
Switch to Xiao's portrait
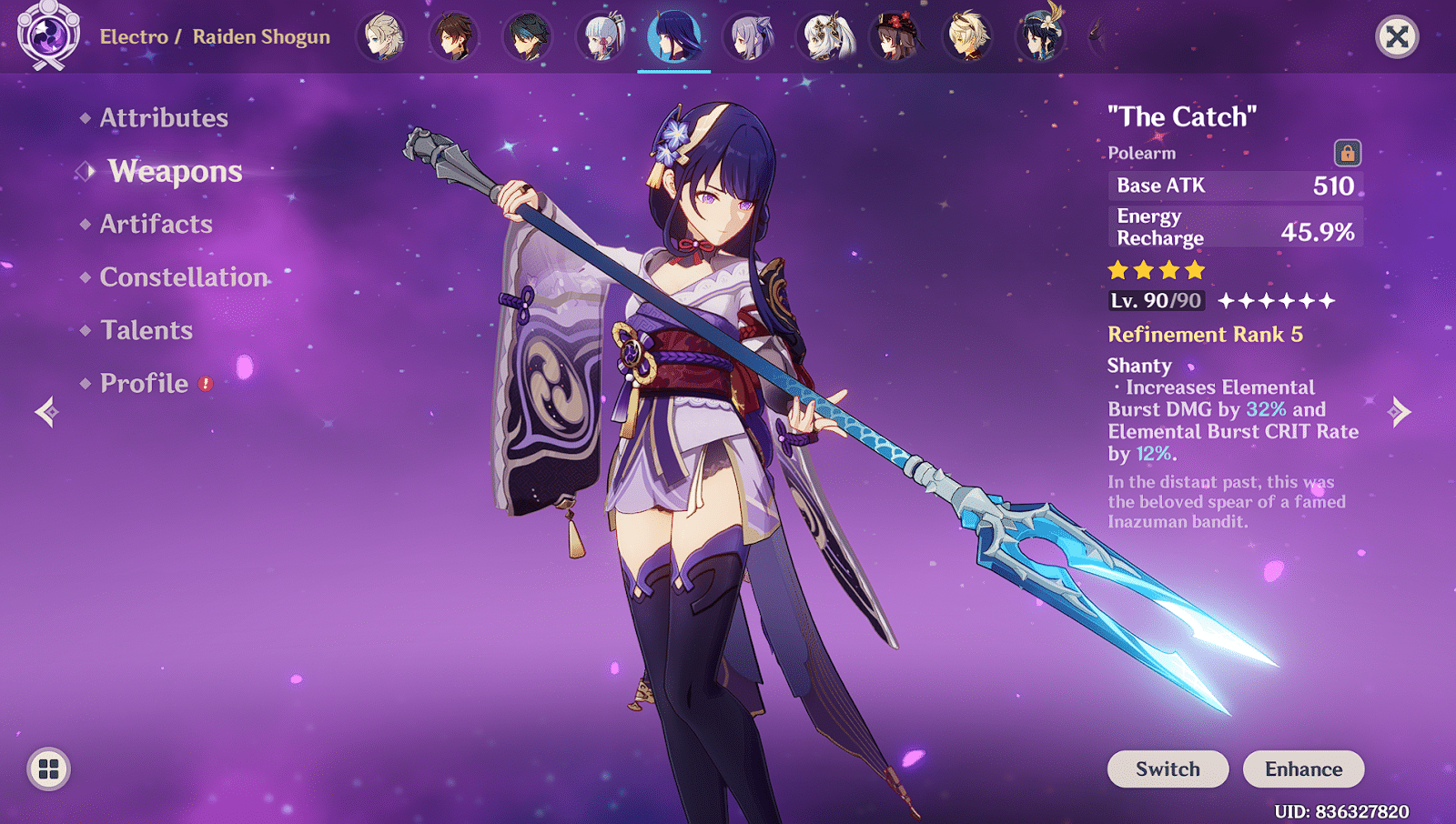click(528, 37)
